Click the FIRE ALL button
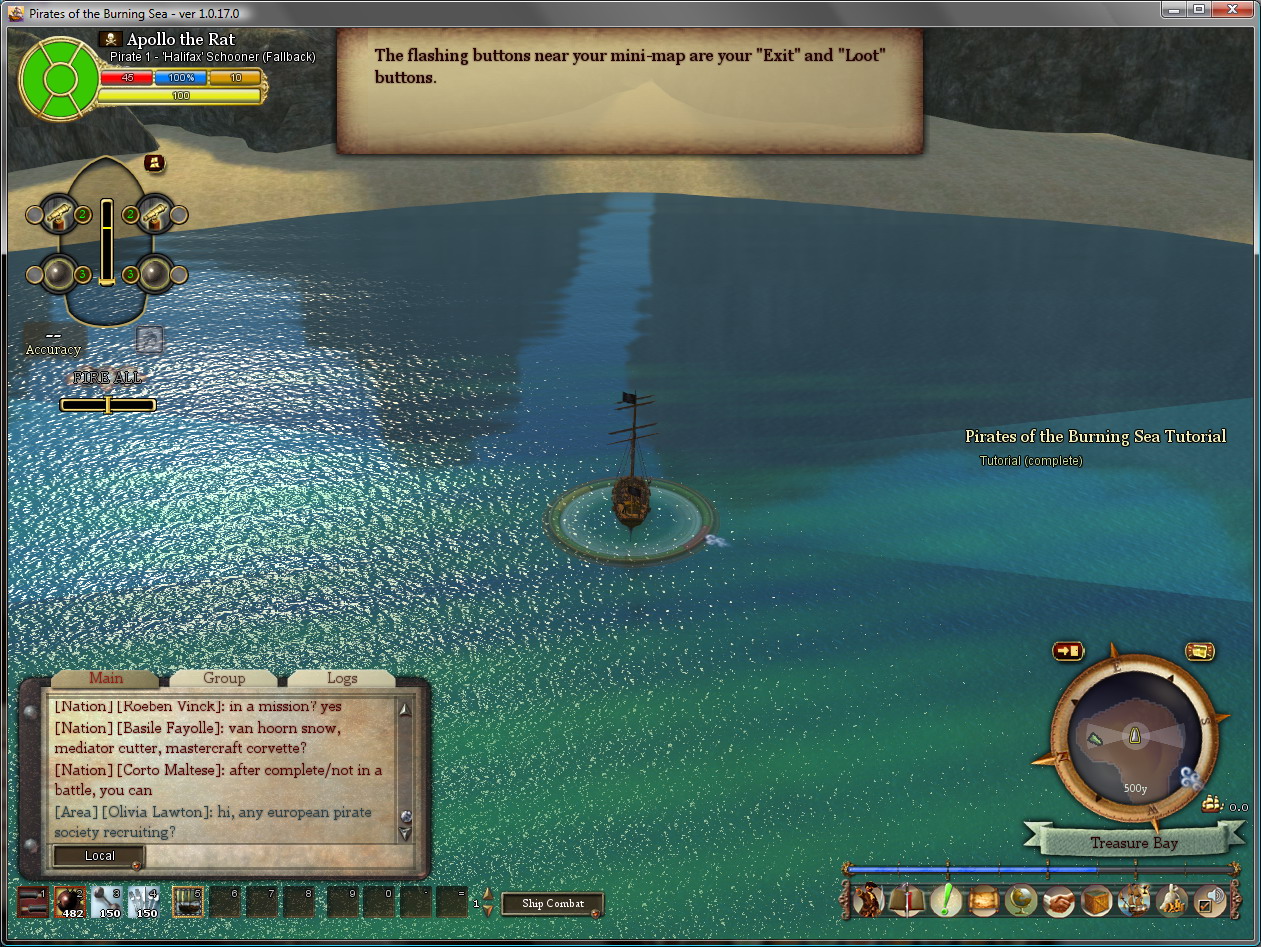This screenshot has width=1261, height=947. coord(108,378)
